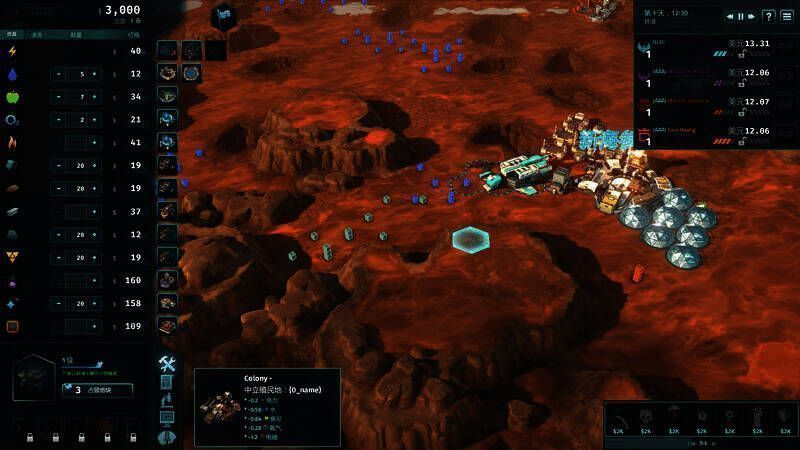
Task: Select the player stock row priced 12.07
Action: (x=717, y=108)
